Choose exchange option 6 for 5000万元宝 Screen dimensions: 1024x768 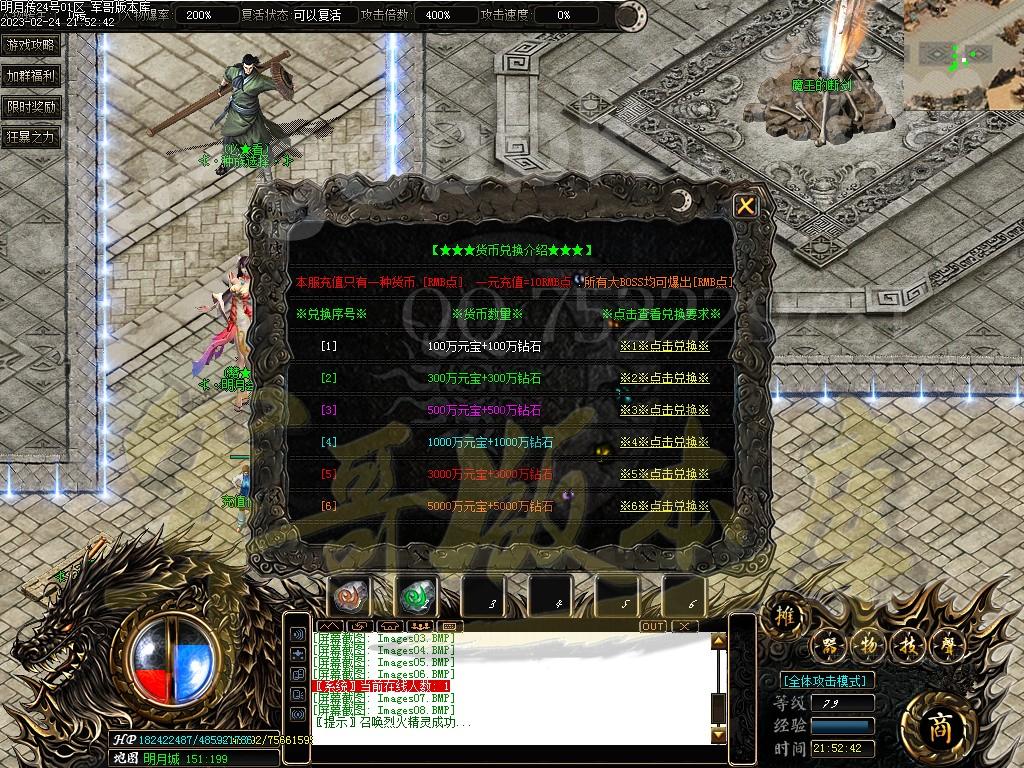point(664,506)
